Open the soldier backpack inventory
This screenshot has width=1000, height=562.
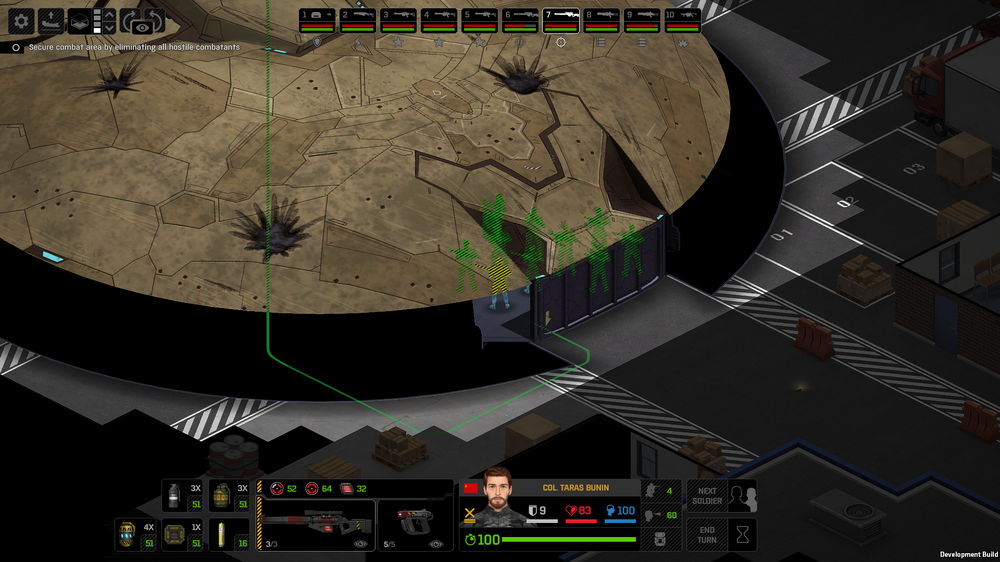(659, 539)
